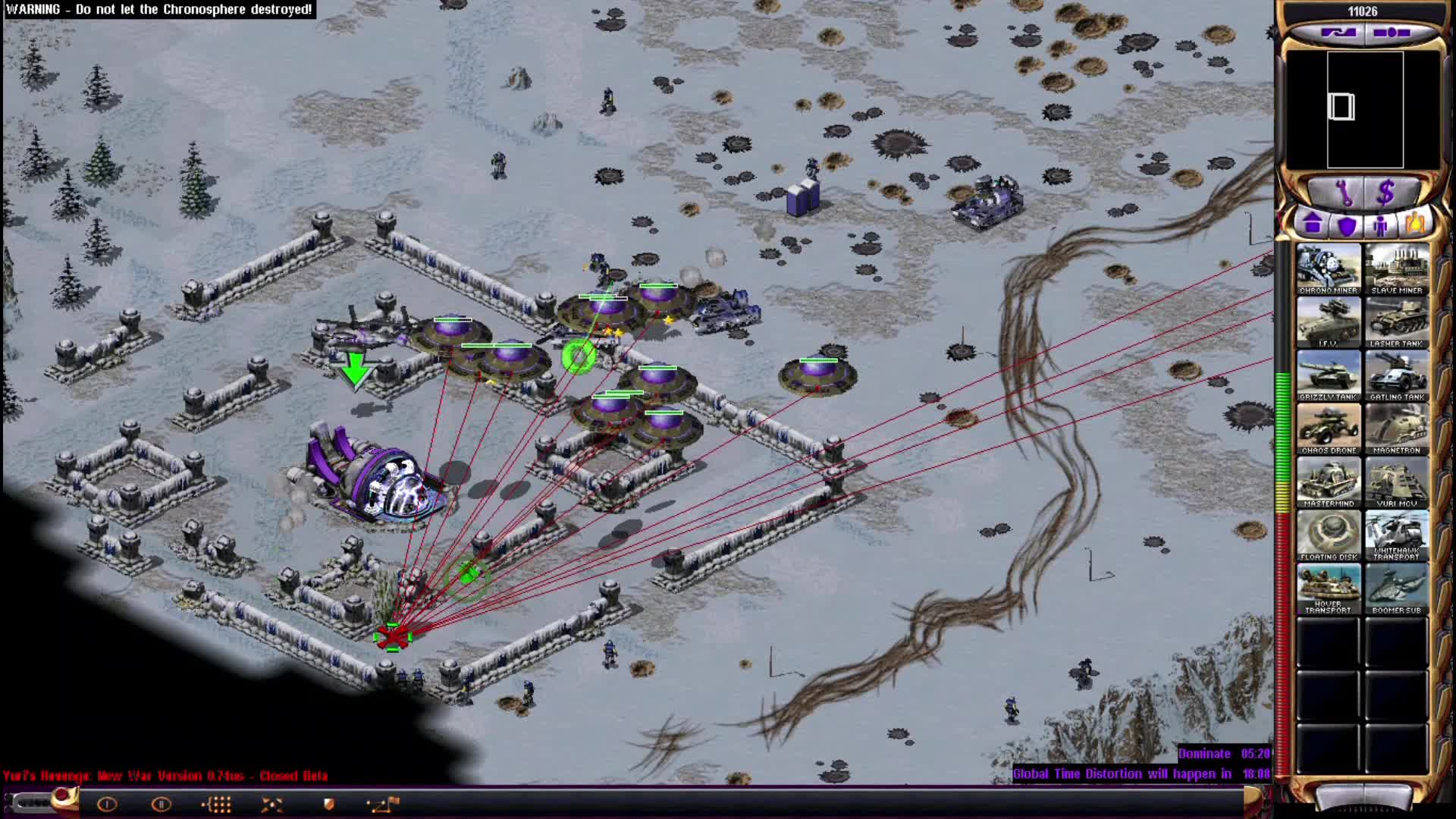
Task: Select the Chaos Drone icon
Action: tap(1329, 428)
